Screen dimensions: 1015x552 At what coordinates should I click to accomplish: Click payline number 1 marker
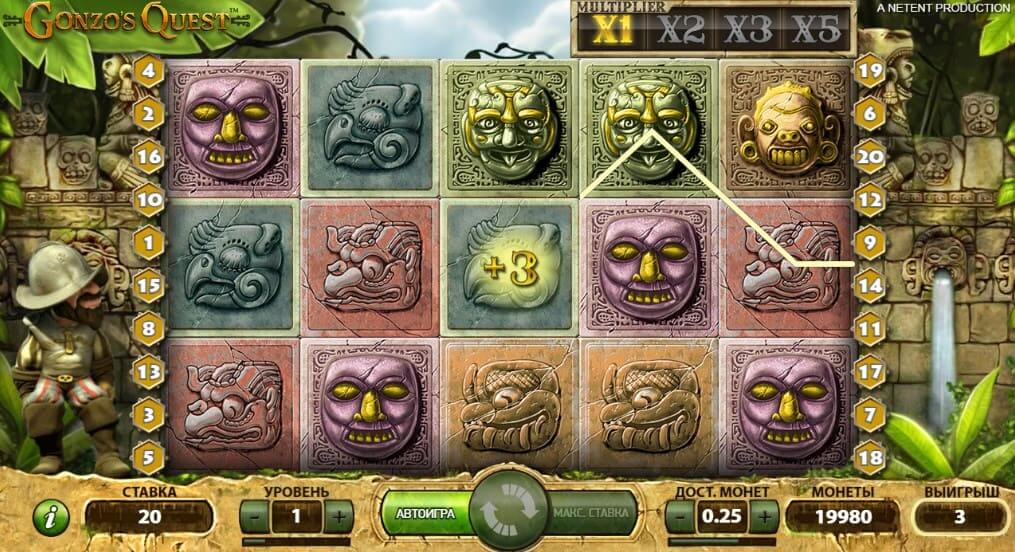click(150, 242)
